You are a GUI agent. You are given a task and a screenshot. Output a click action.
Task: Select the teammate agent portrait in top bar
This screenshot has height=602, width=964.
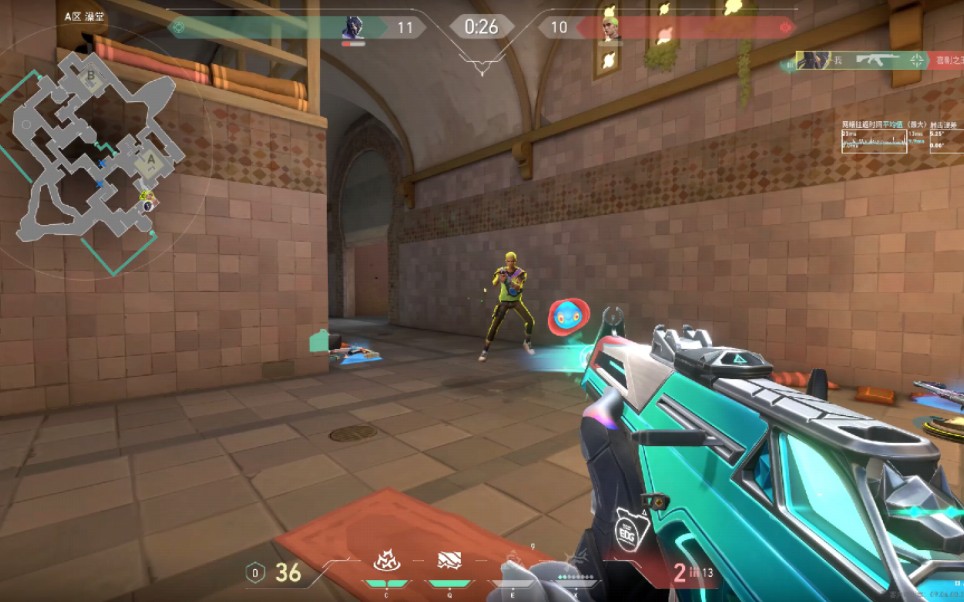pyautogui.click(x=351, y=28)
